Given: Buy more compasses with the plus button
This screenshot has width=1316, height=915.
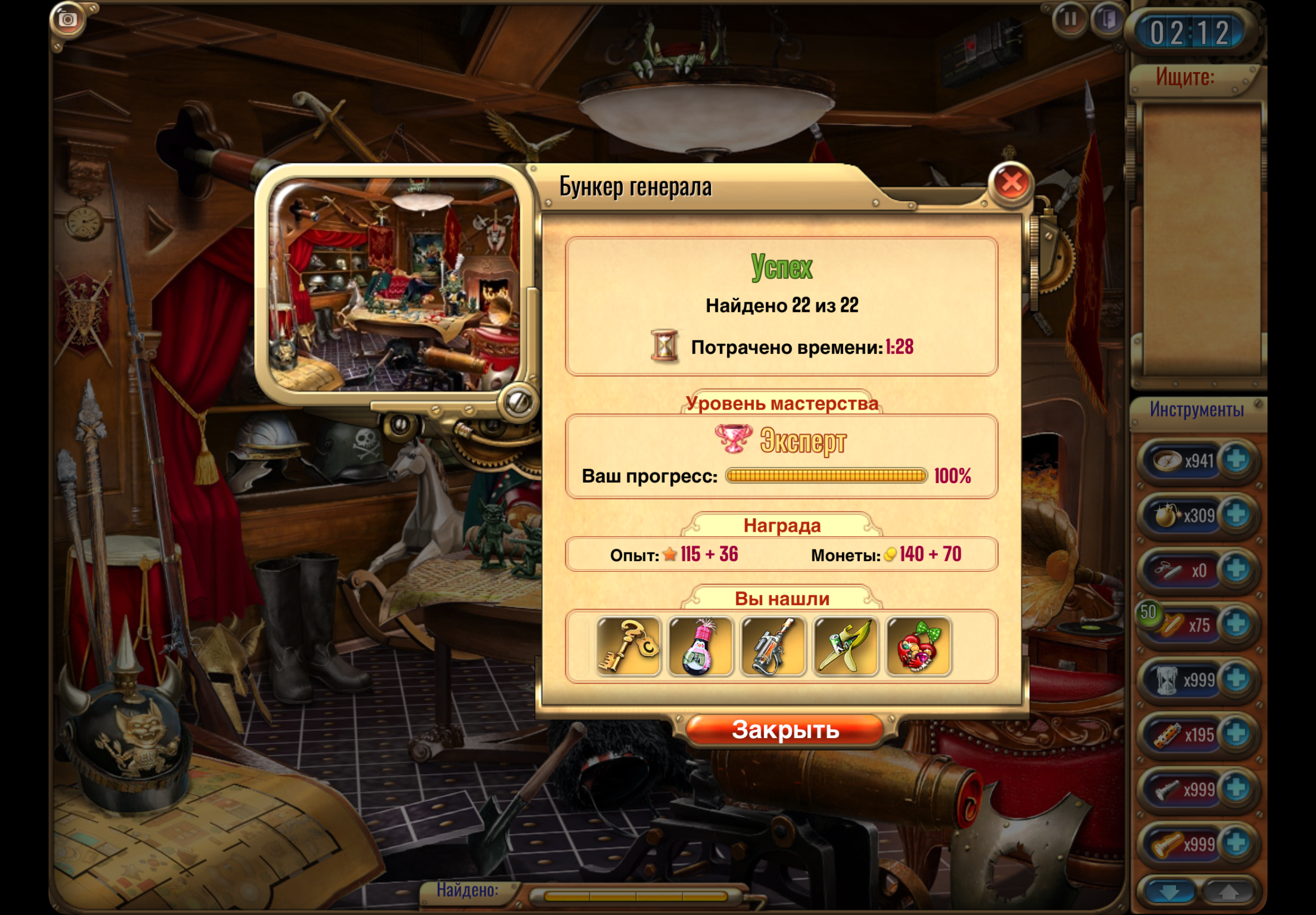Looking at the screenshot, I should pyautogui.click(x=1236, y=460).
